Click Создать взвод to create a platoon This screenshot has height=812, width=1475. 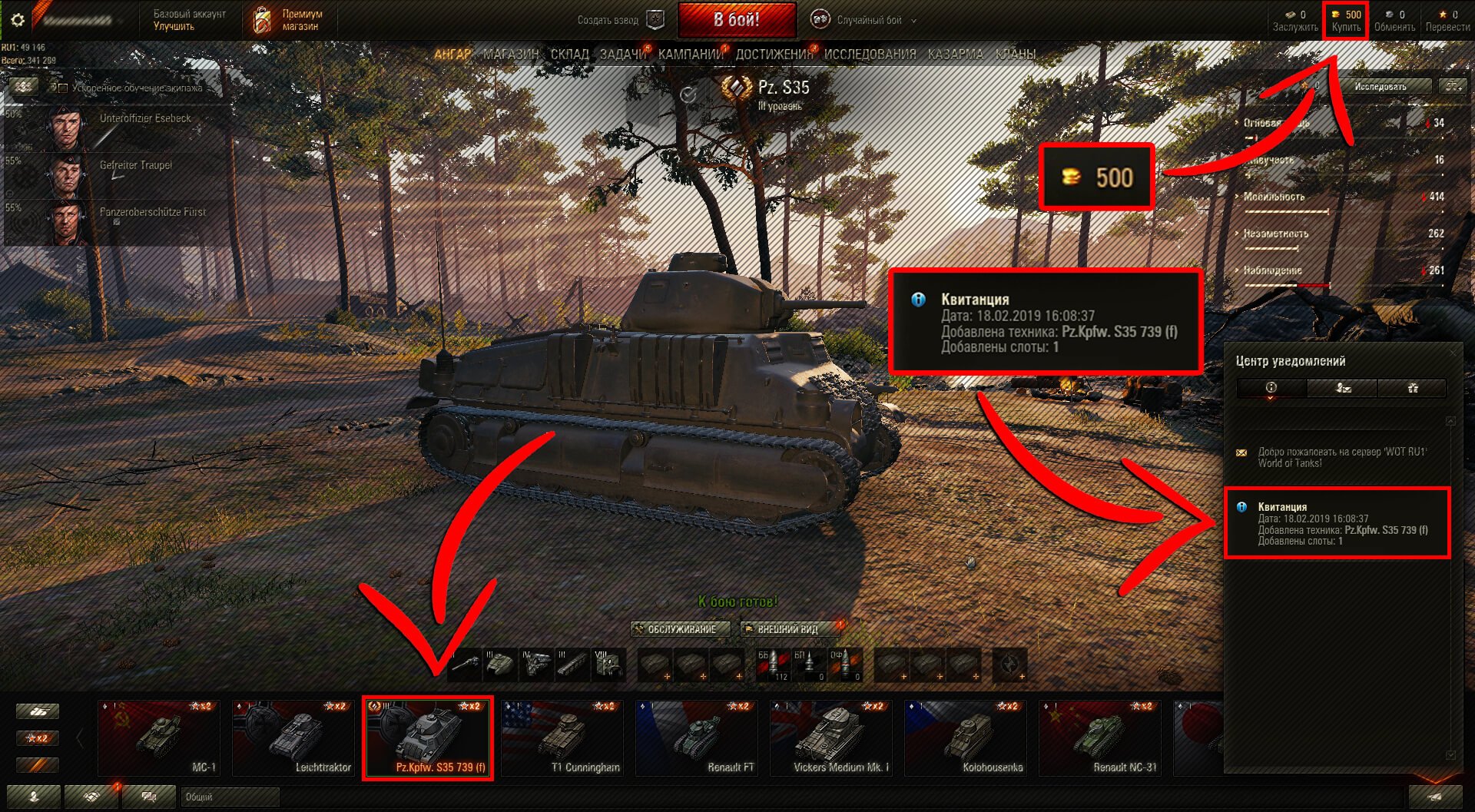pyautogui.click(x=619, y=20)
